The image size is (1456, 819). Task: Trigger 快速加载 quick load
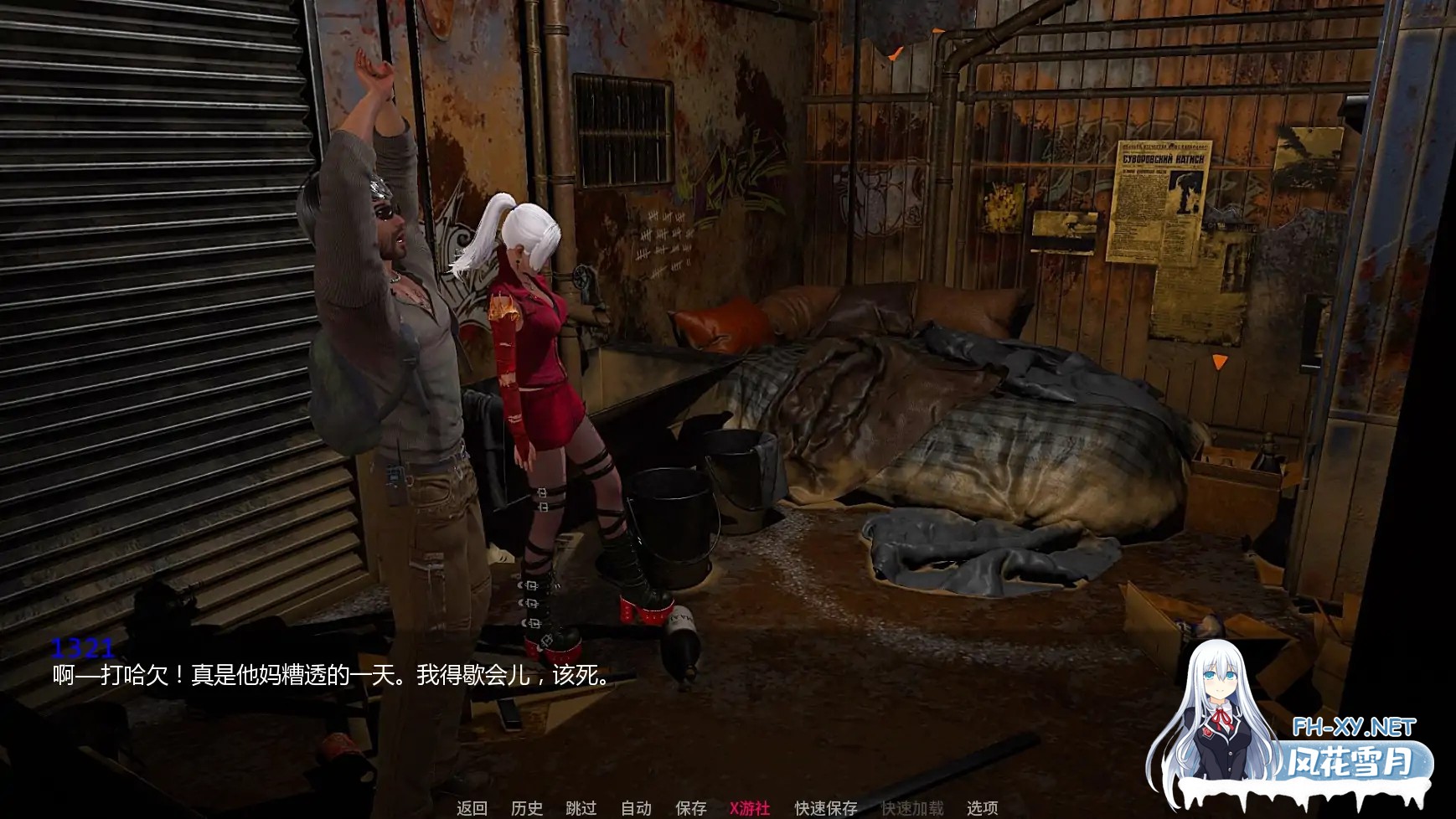click(x=913, y=810)
